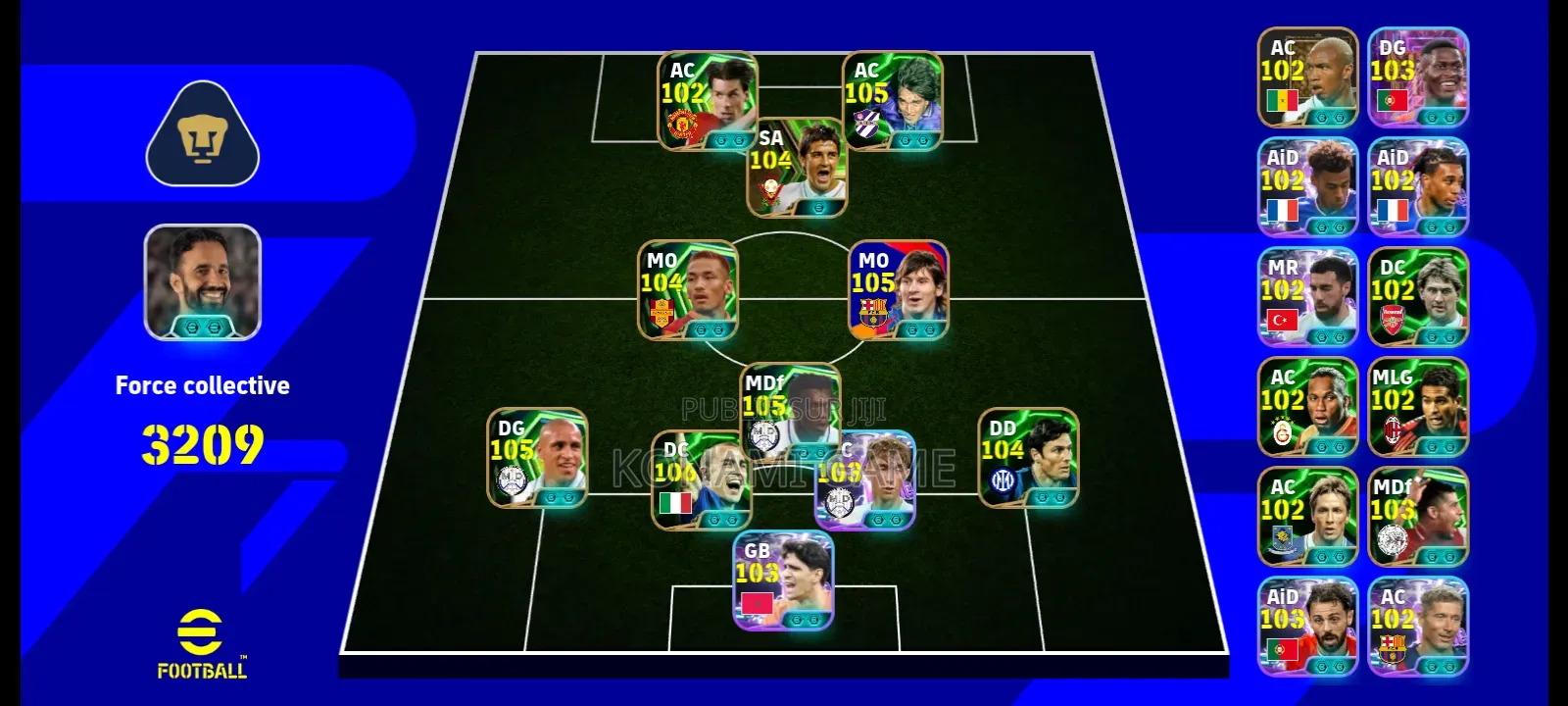Select the DG 105 left back card
Screen dimensions: 1568x706
tap(541, 456)
